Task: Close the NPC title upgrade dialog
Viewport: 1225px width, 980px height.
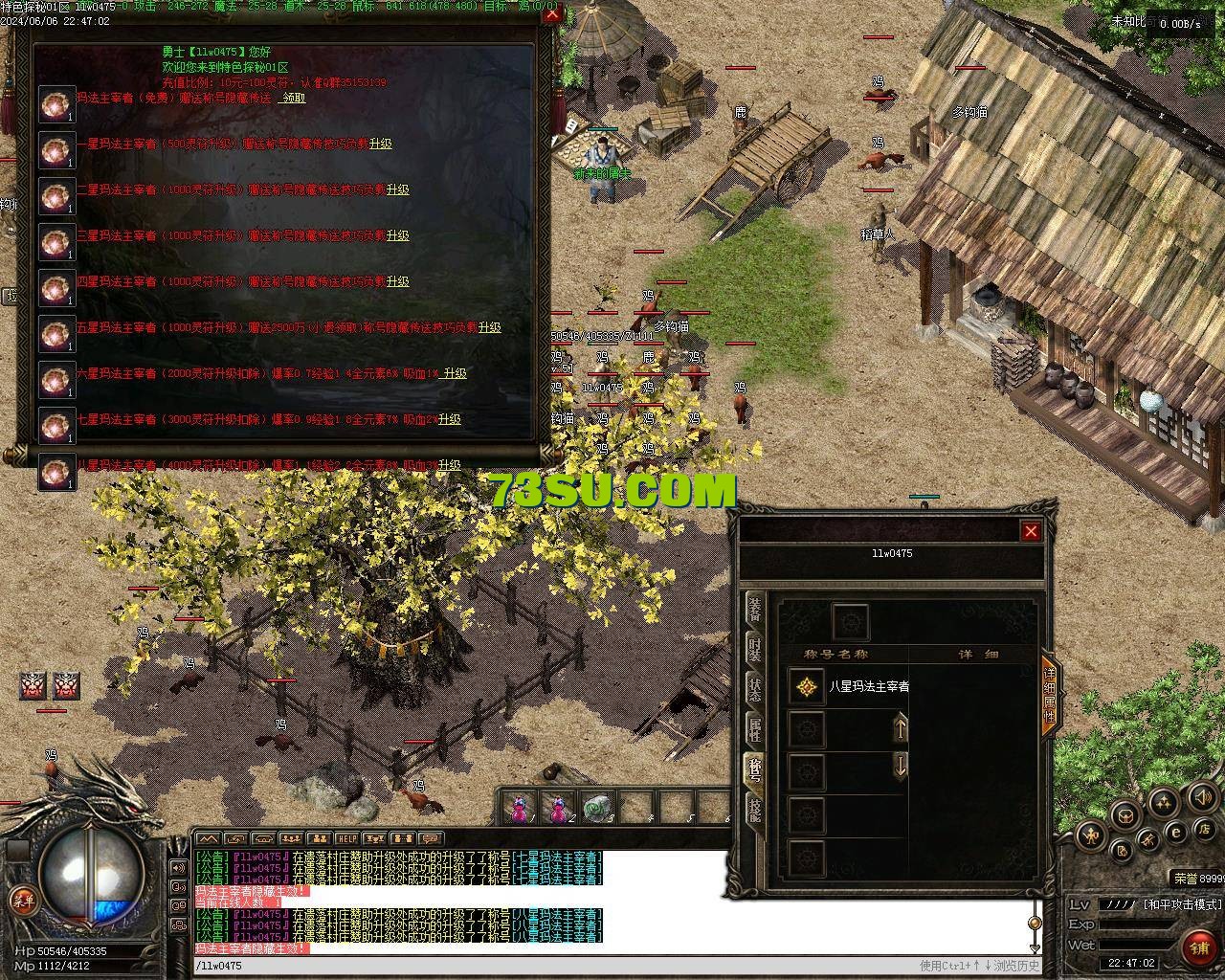Action: click(x=550, y=14)
